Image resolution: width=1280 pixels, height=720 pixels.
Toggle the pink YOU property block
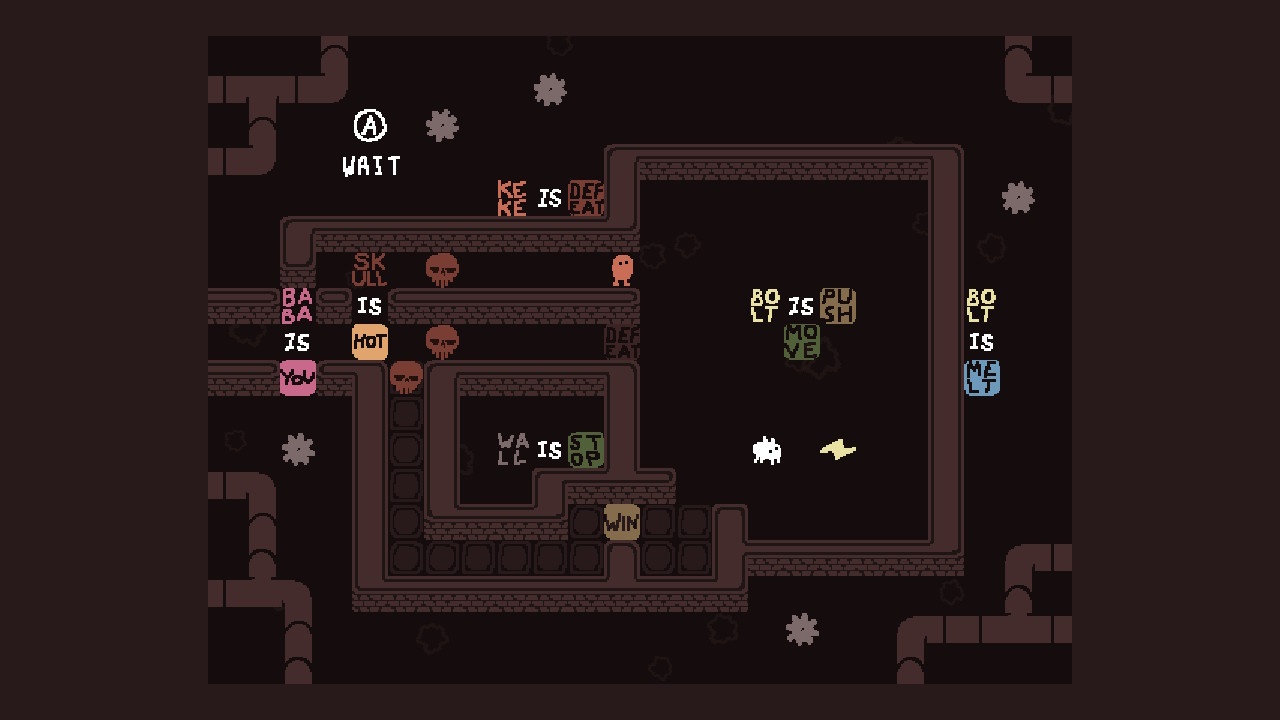[299, 379]
